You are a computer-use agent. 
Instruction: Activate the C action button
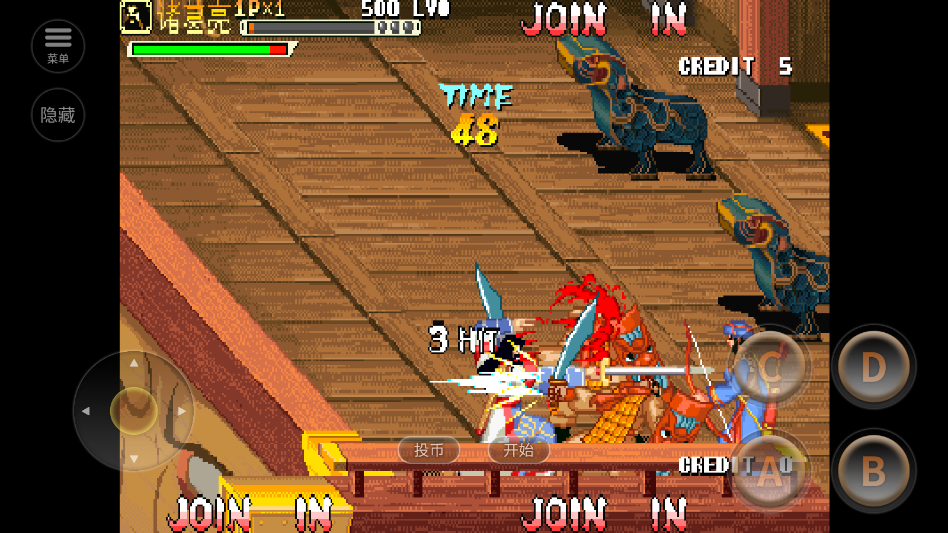point(769,367)
